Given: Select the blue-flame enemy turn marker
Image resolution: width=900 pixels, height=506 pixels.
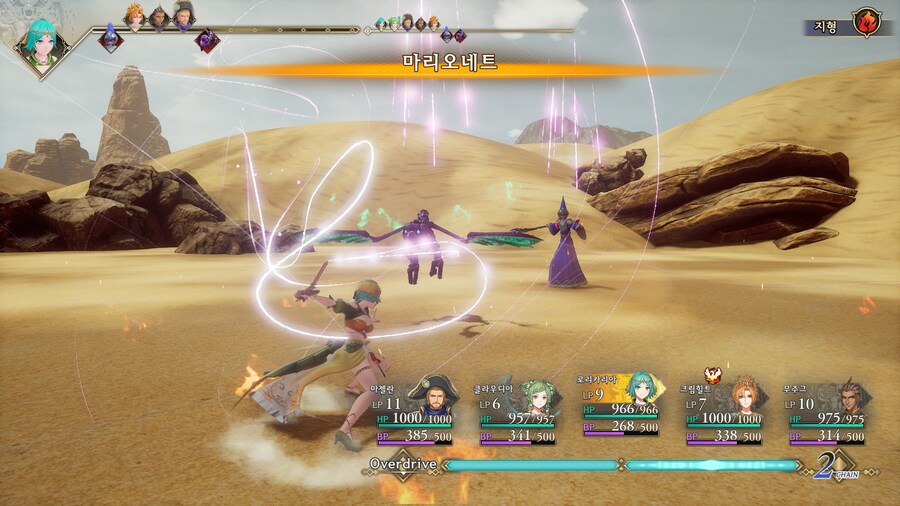Looking at the screenshot, I should point(110,40).
